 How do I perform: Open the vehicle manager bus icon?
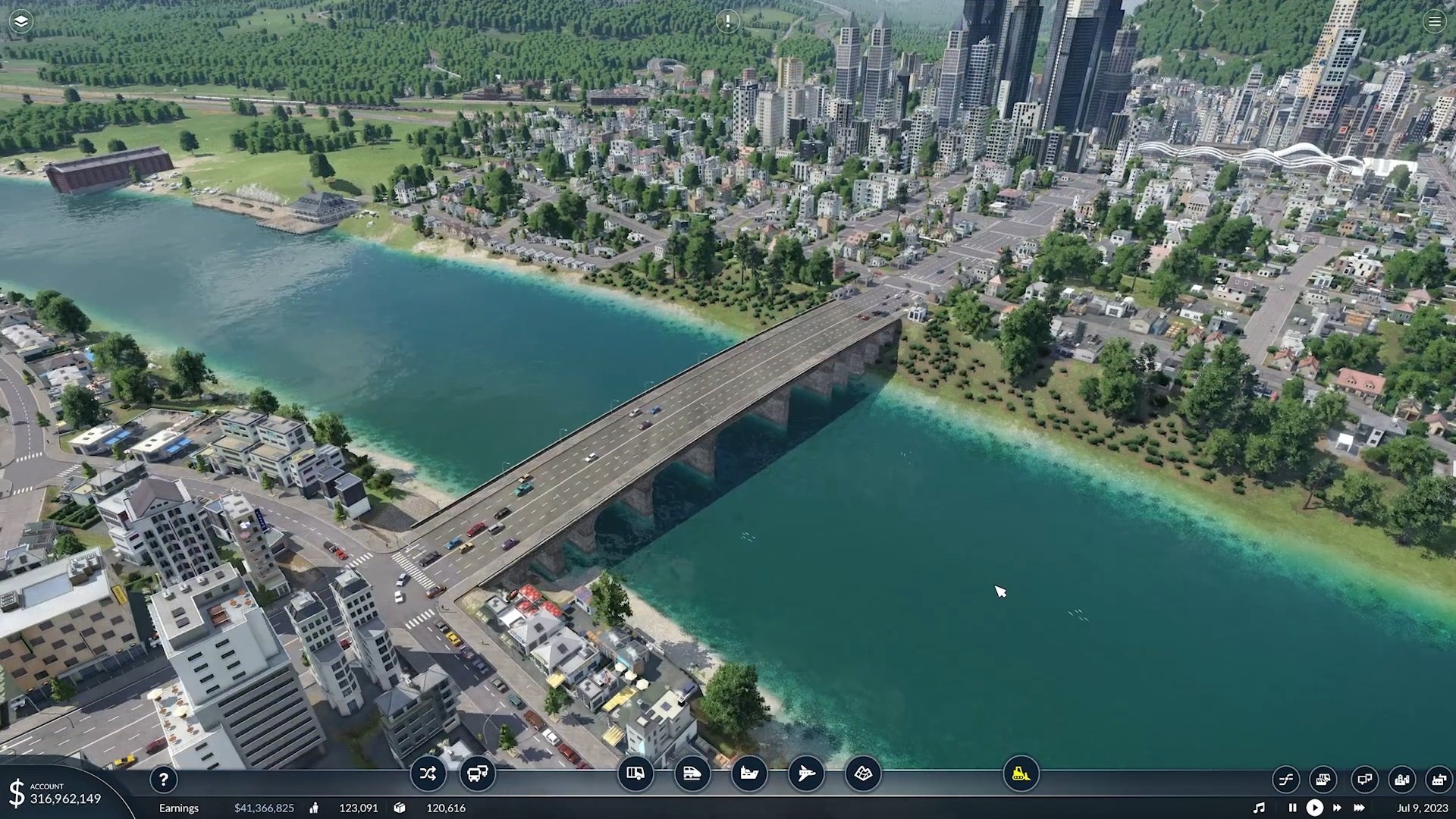(478, 774)
